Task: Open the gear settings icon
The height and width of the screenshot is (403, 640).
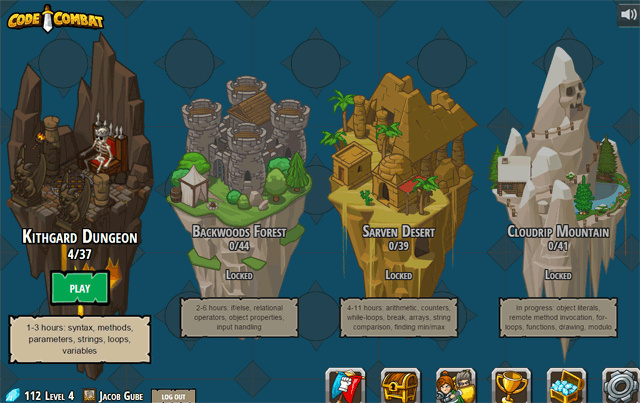Action: click(x=620, y=386)
